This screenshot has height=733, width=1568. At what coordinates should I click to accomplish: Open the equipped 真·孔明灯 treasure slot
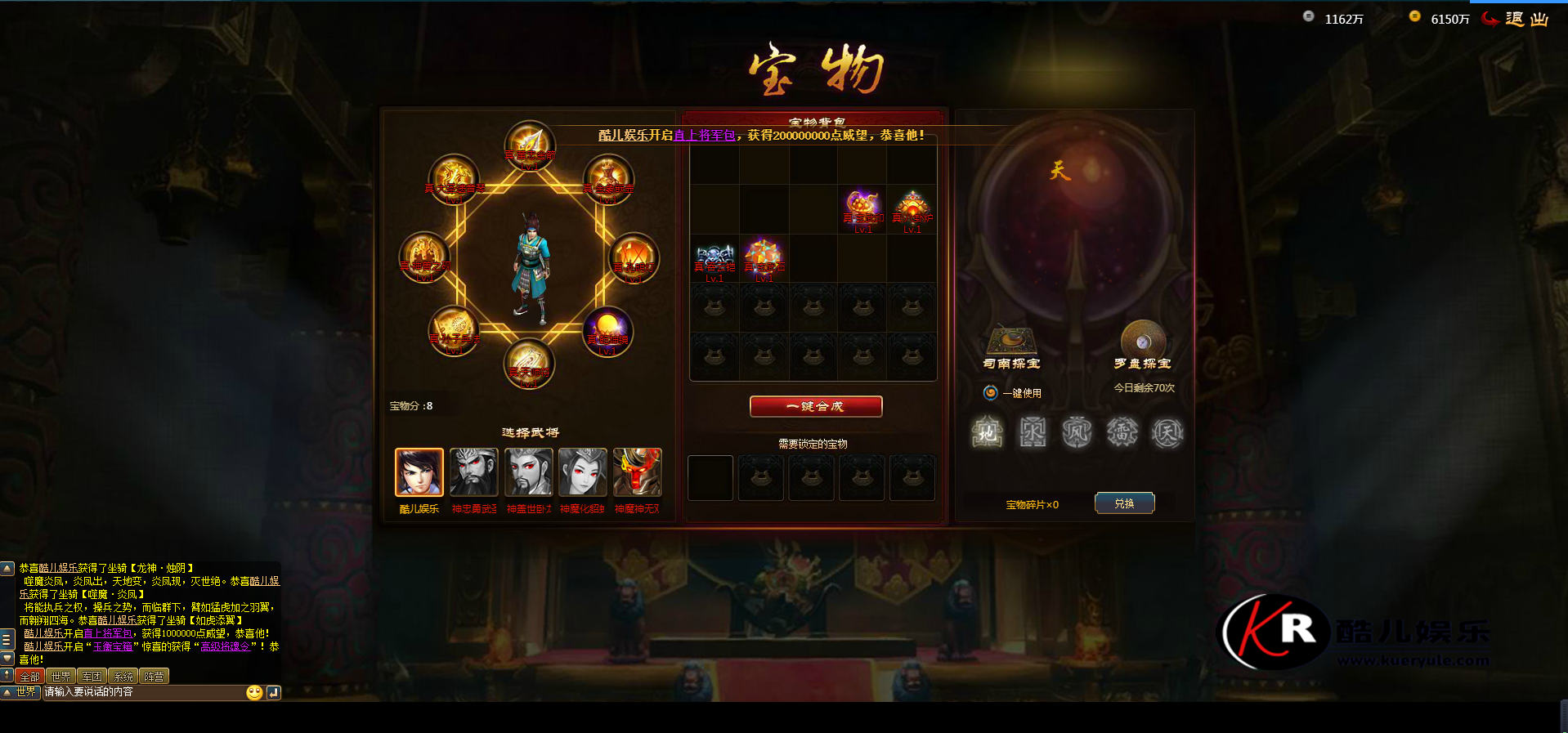tap(634, 258)
